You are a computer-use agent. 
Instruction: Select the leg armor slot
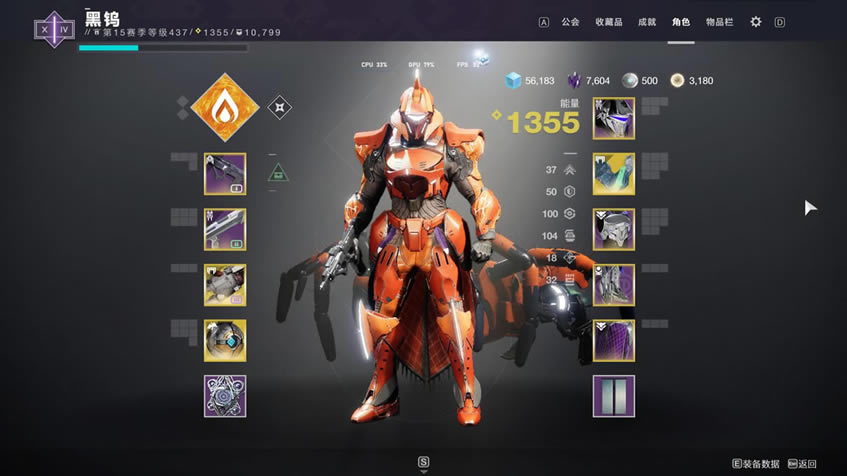pos(613,285)
